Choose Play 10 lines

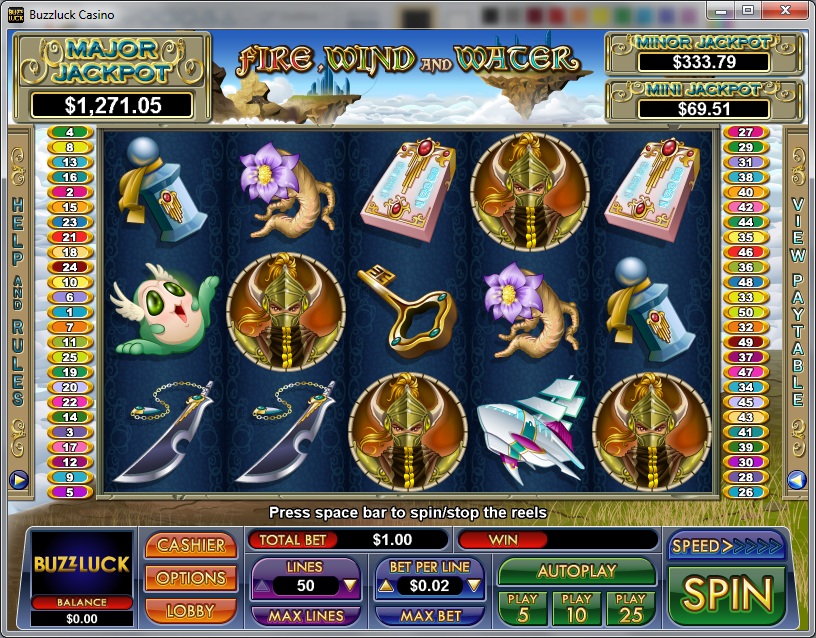[x=577, y=606]
